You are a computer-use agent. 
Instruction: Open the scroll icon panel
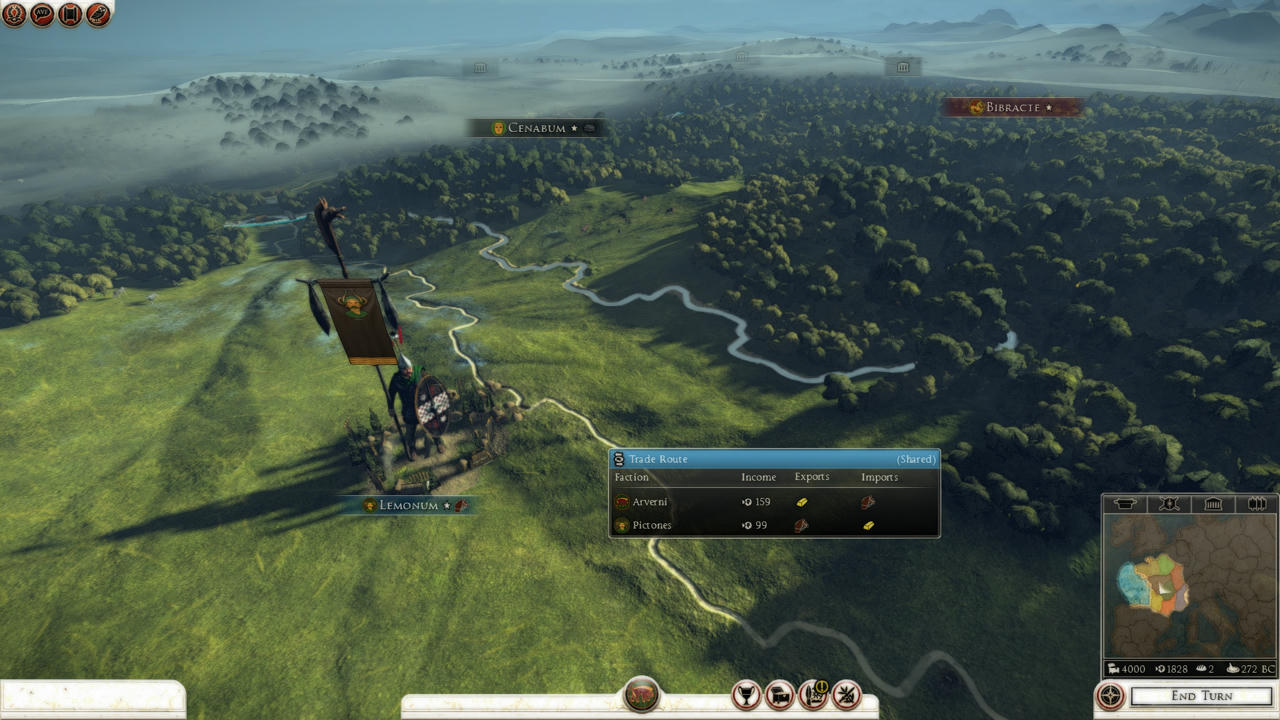[70, 14]
